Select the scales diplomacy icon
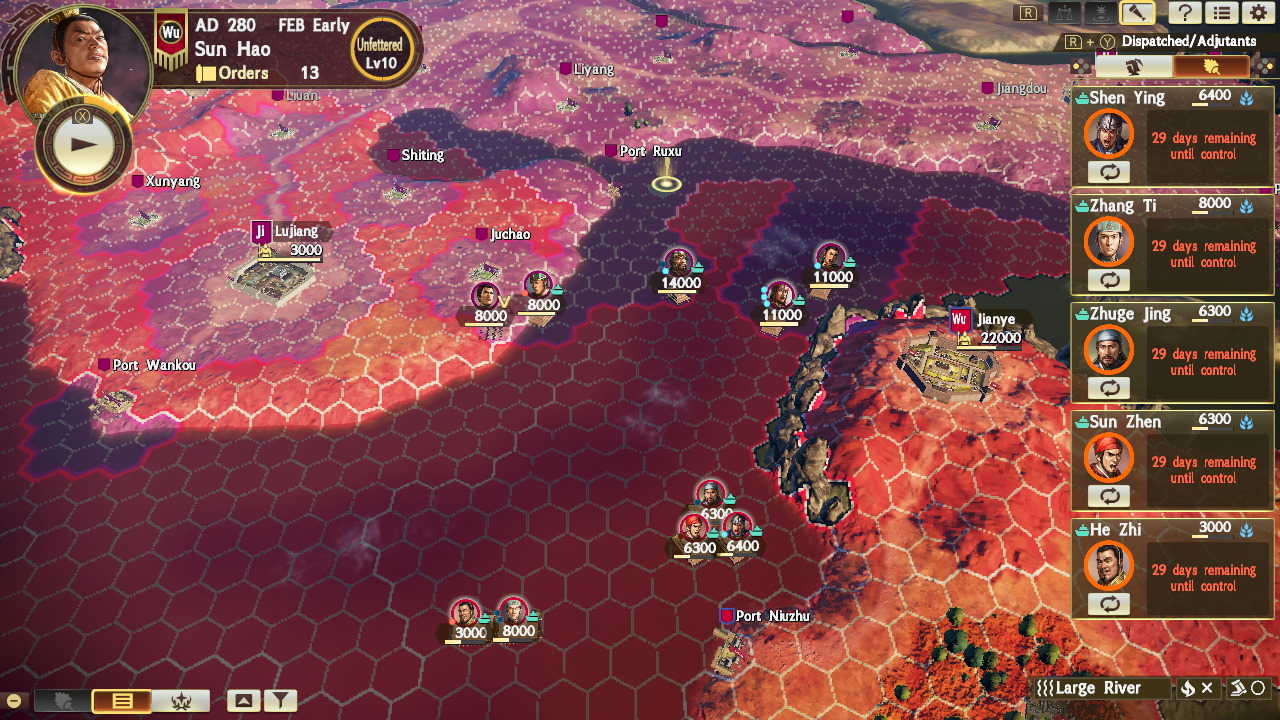Screen dimensions: 1280x720 [1065, 13]
